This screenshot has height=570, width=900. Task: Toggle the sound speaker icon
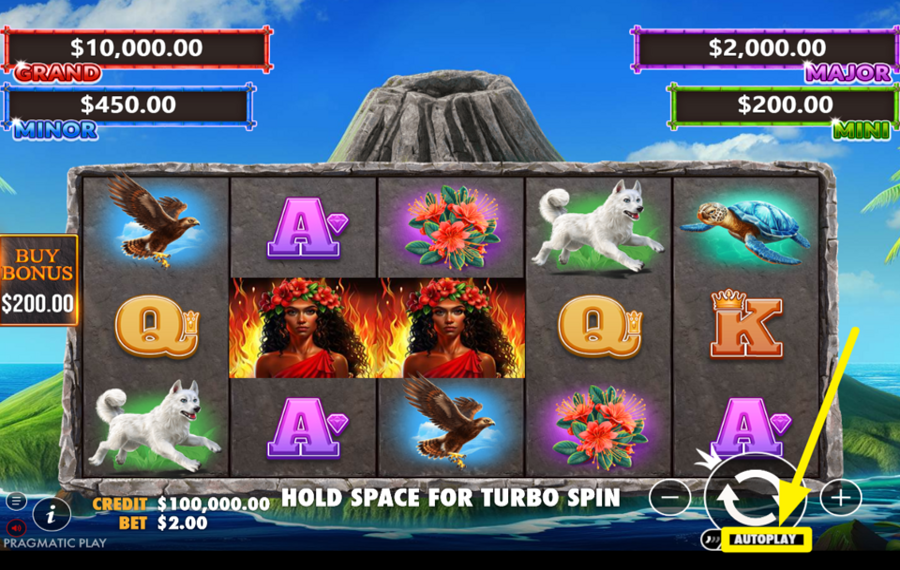(x=16, y=527)
